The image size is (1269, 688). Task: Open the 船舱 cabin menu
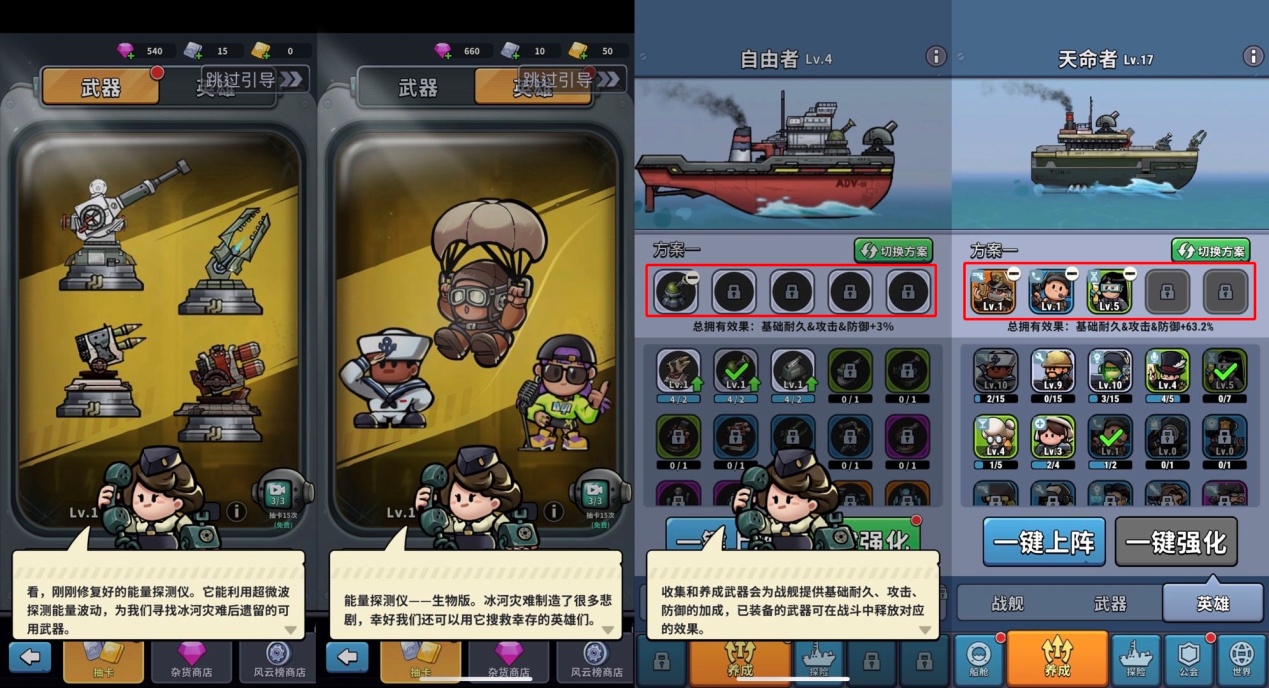click(979, 657)
